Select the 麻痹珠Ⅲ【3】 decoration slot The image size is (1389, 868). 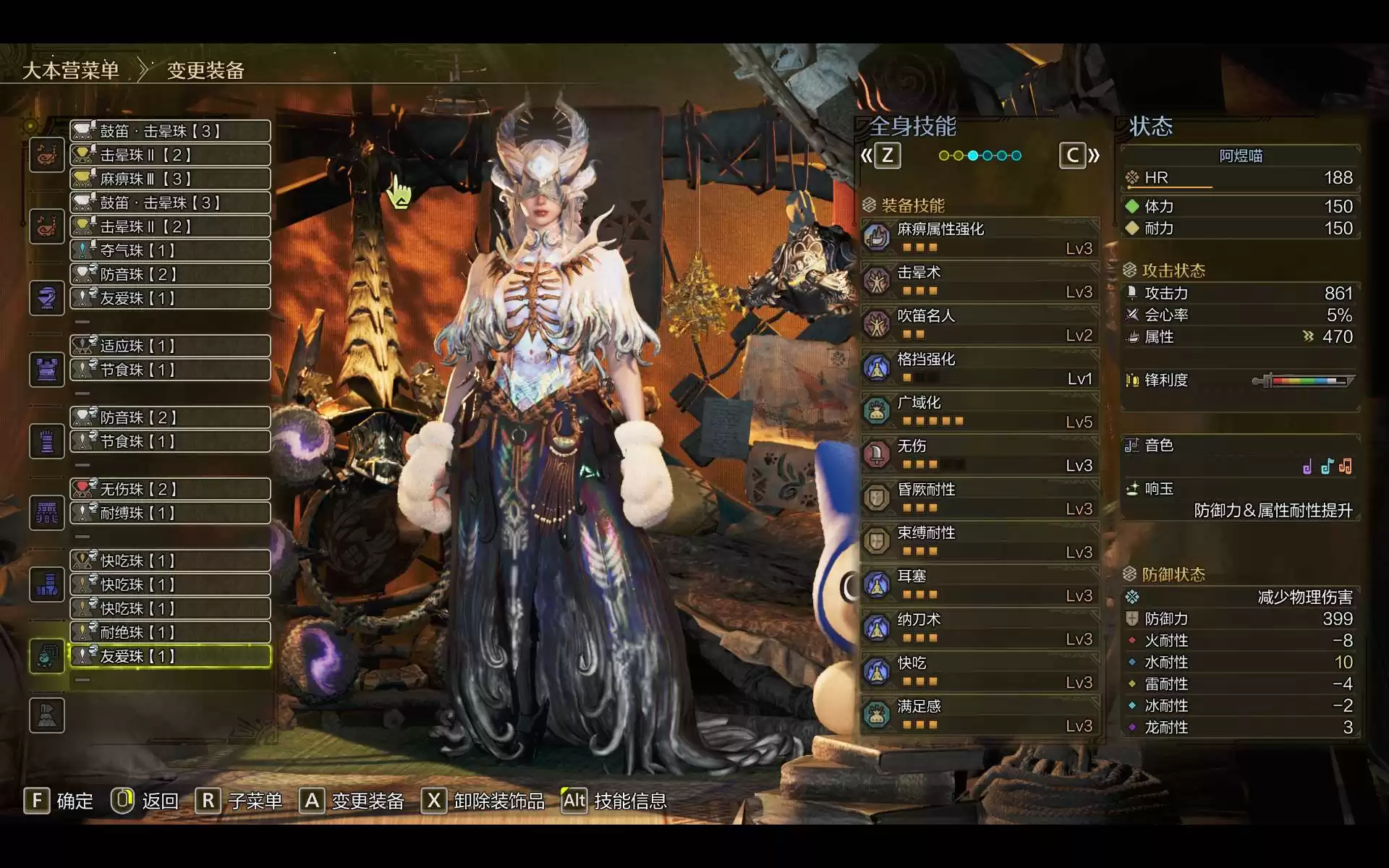(x=171, y=179)
